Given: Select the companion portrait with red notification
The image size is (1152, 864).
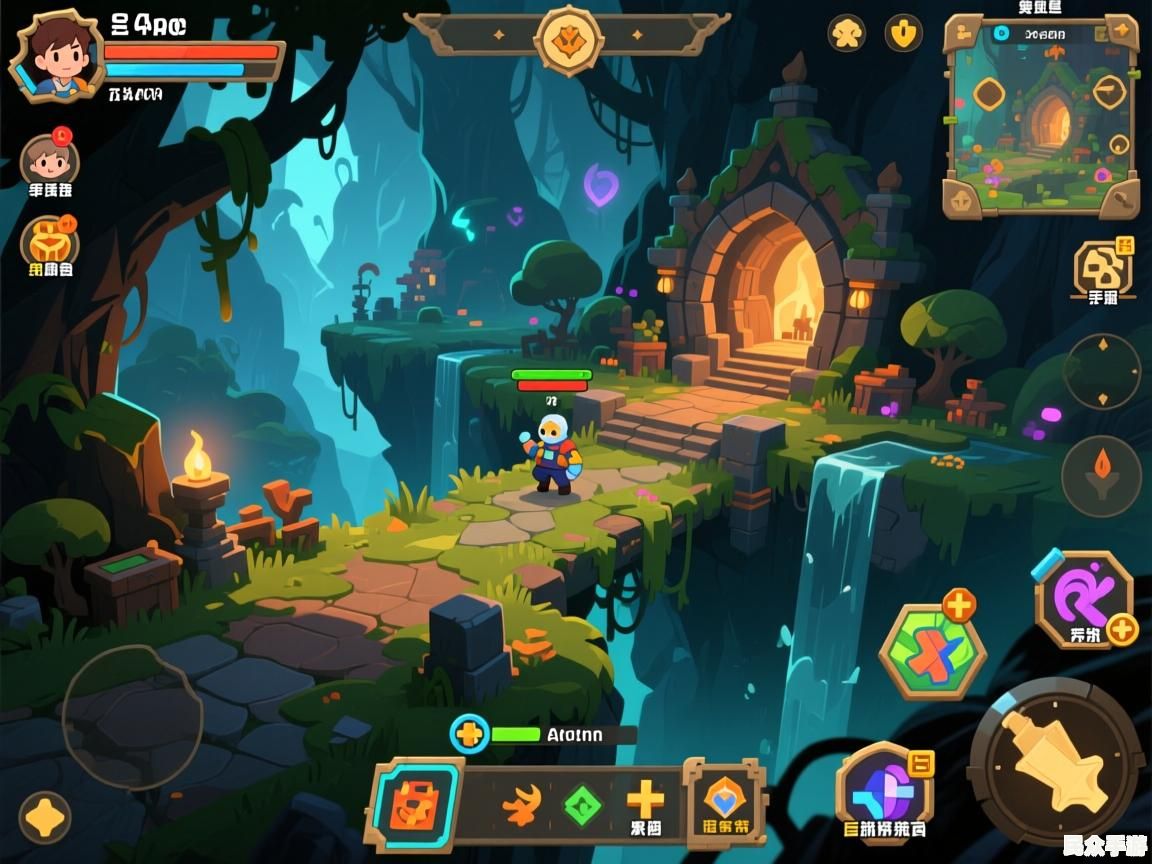Looking at the screenshot, I should [49, 160].
